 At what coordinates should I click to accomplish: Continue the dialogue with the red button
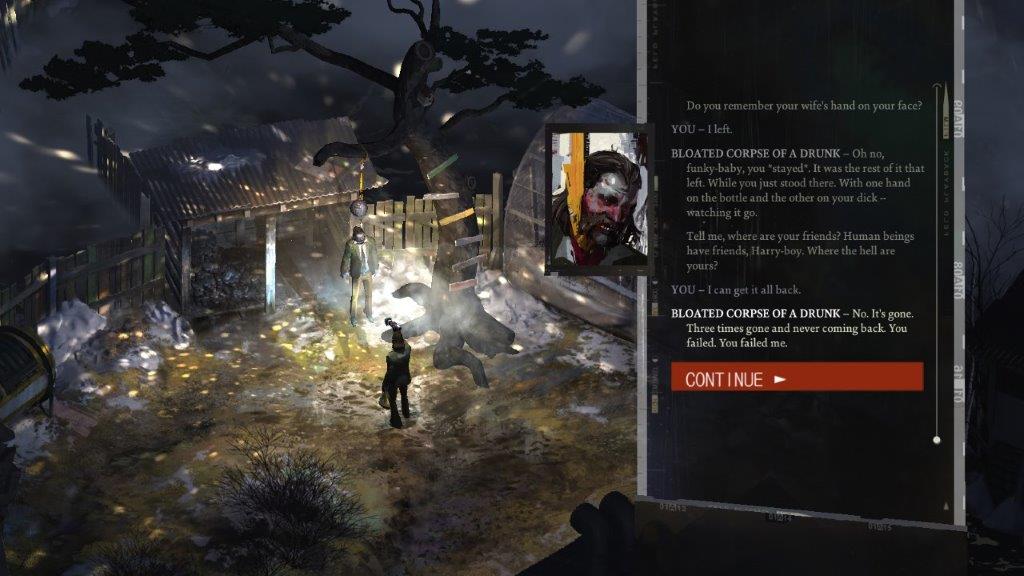pyautogui.click(x=796, y=377)
